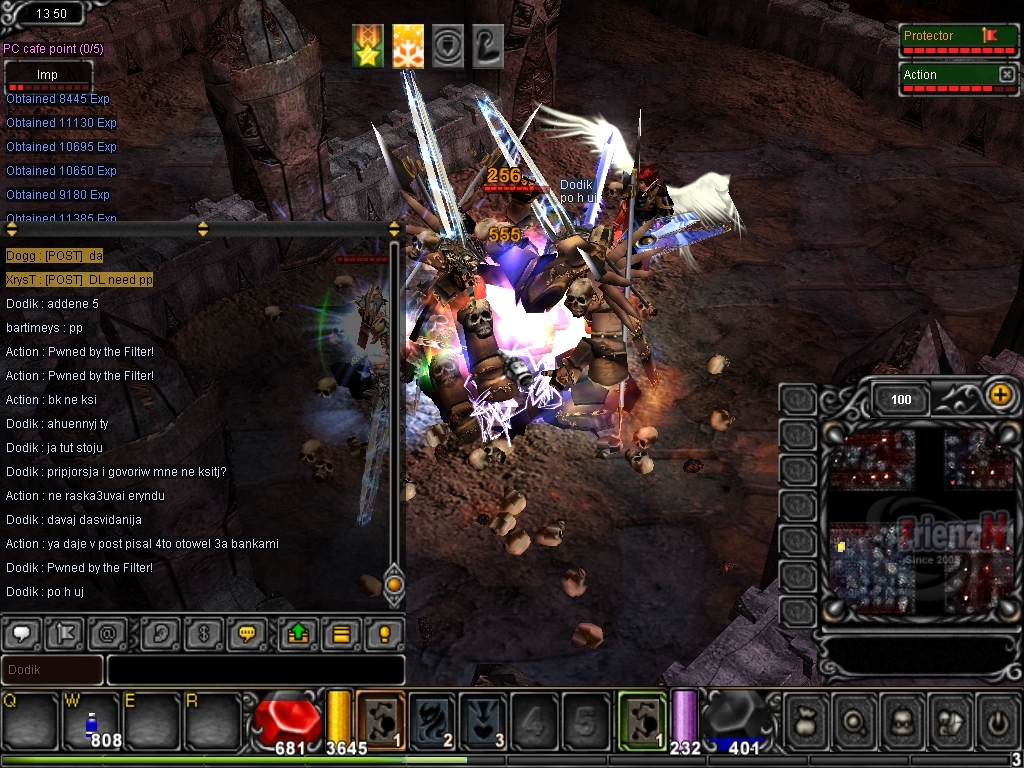The image size is (1024, 768).
Task: Select the Dodik whisper name field
Action: (52, 669)
